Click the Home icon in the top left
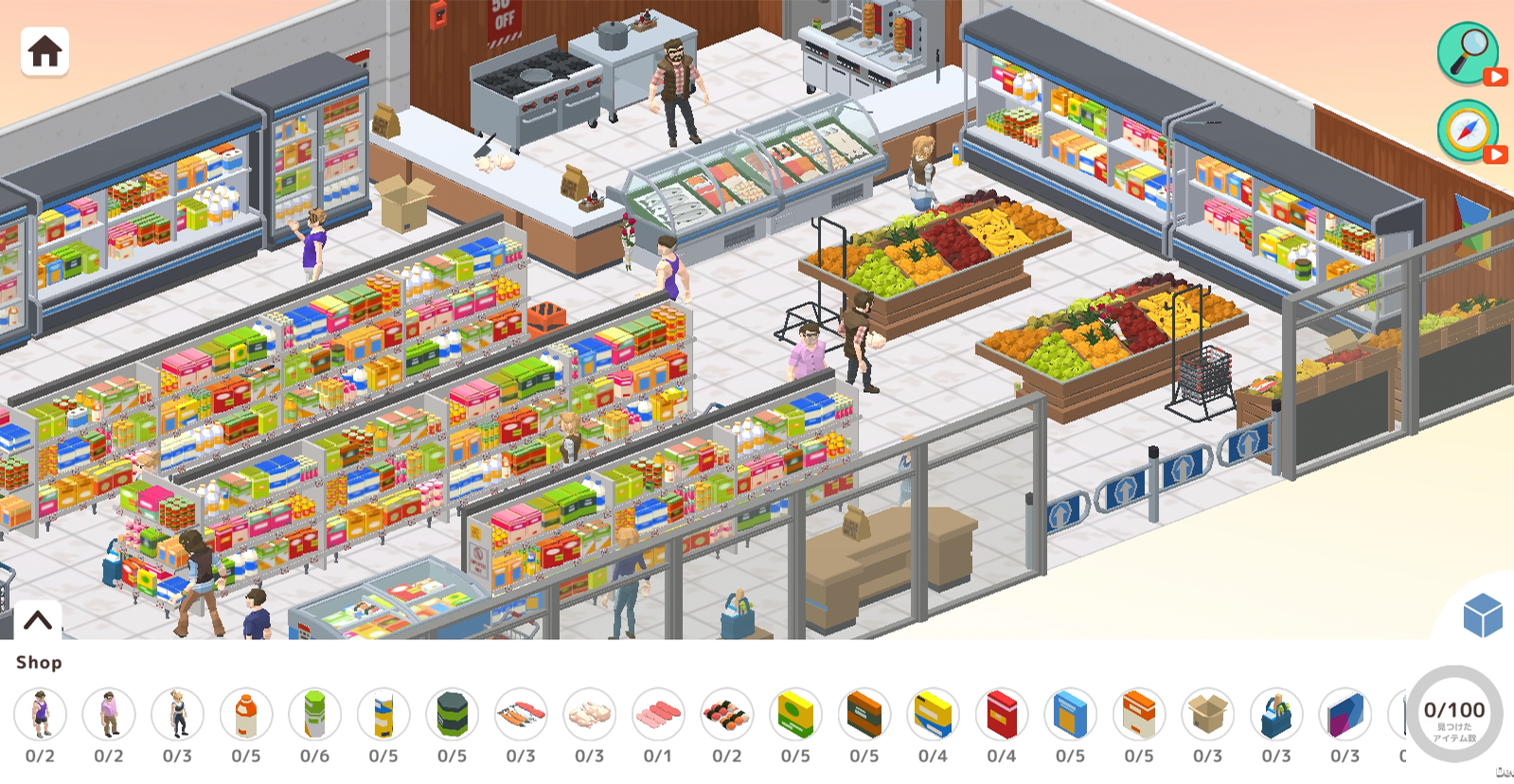The width and height of the screenshot is (1514, 784). (42, 52)
